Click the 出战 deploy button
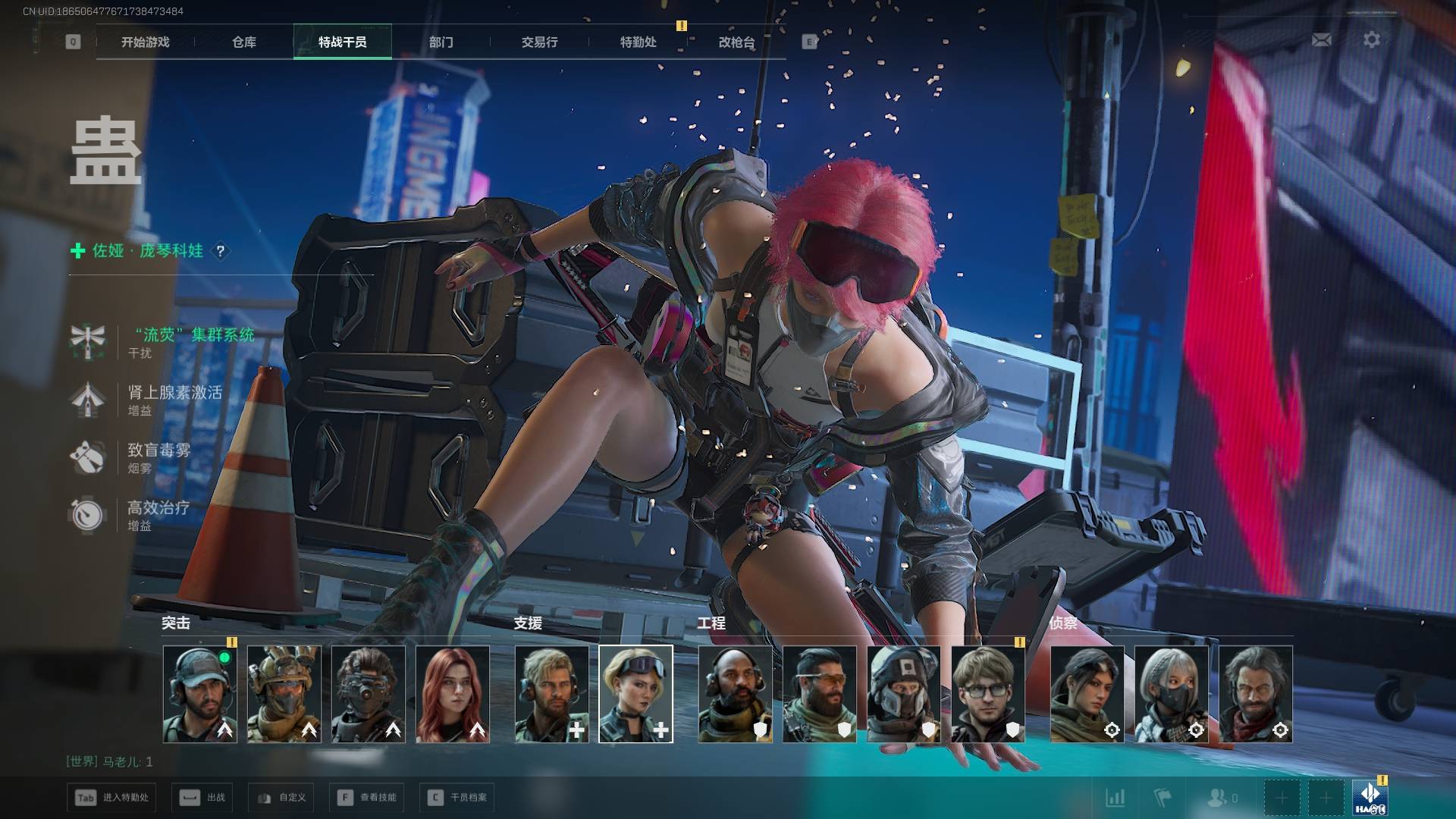 pyautogui.click(x=203, y=798)
